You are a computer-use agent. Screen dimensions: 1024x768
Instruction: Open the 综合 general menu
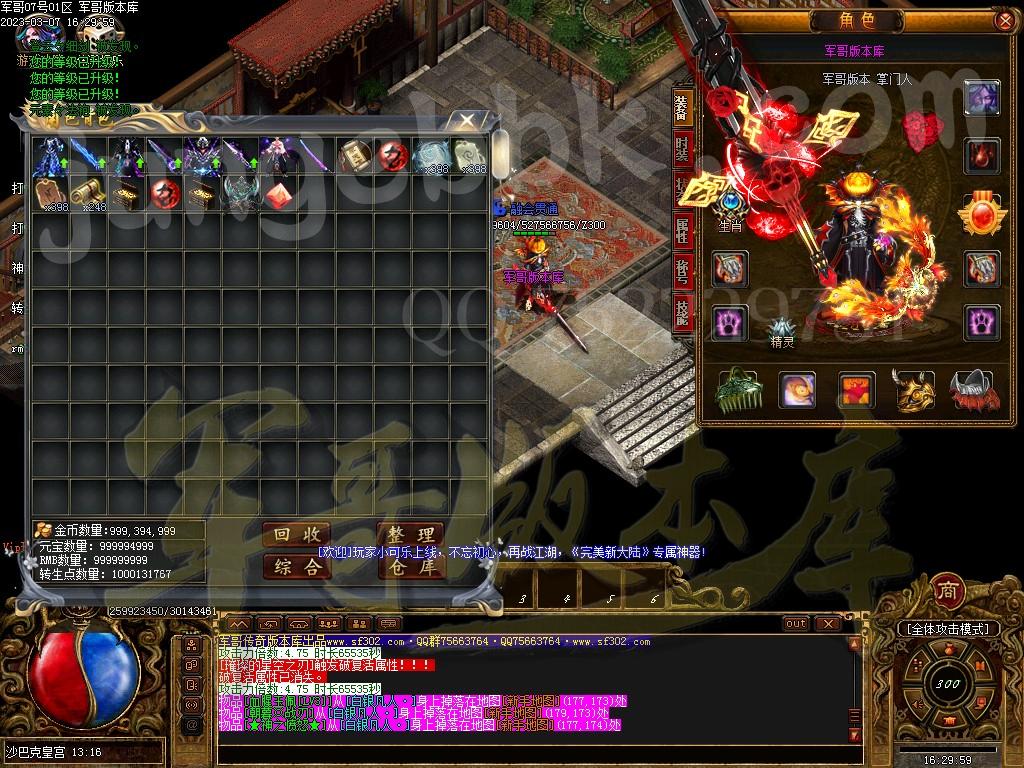(296, 567)
